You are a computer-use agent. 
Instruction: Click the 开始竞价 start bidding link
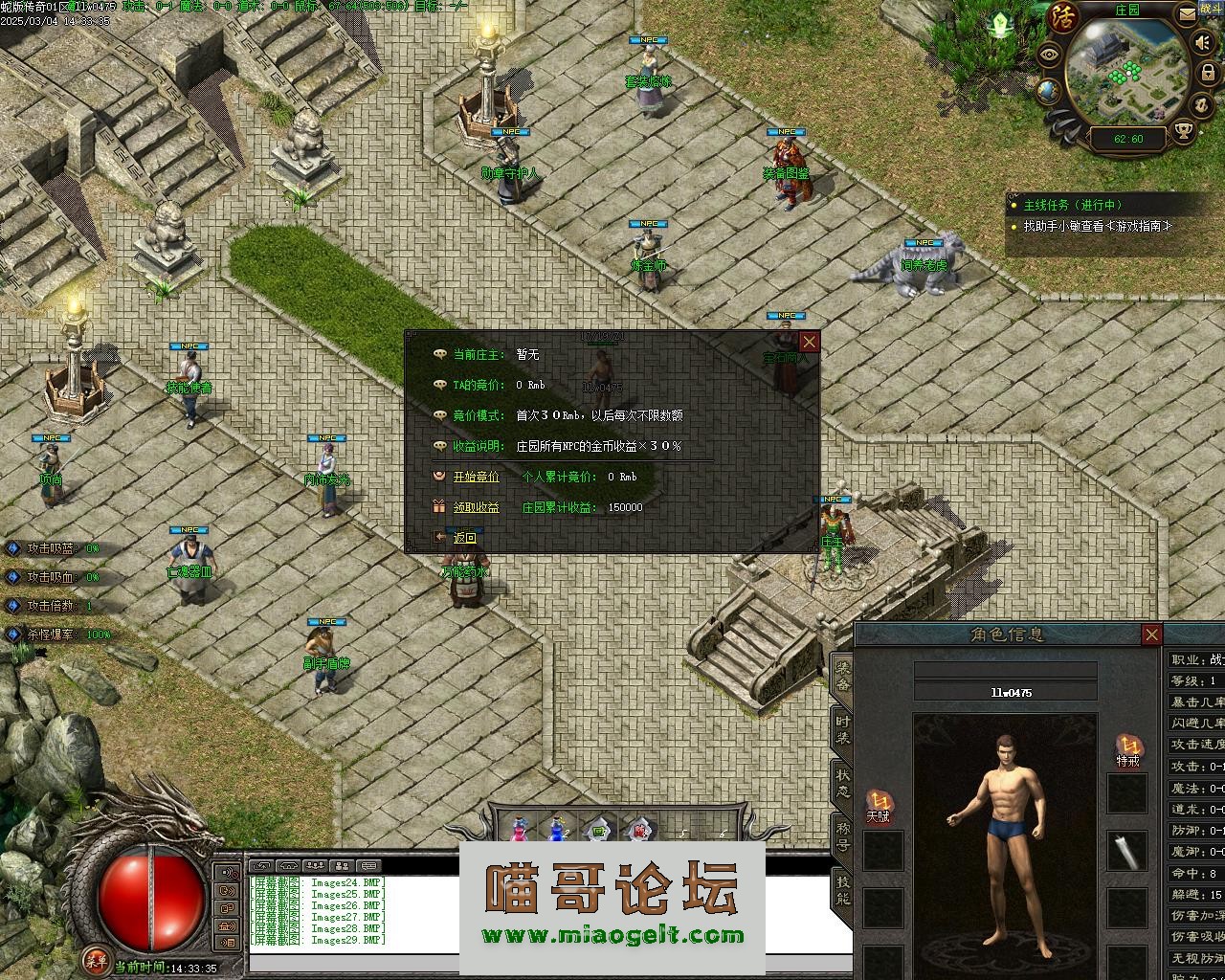coord(476,477)
